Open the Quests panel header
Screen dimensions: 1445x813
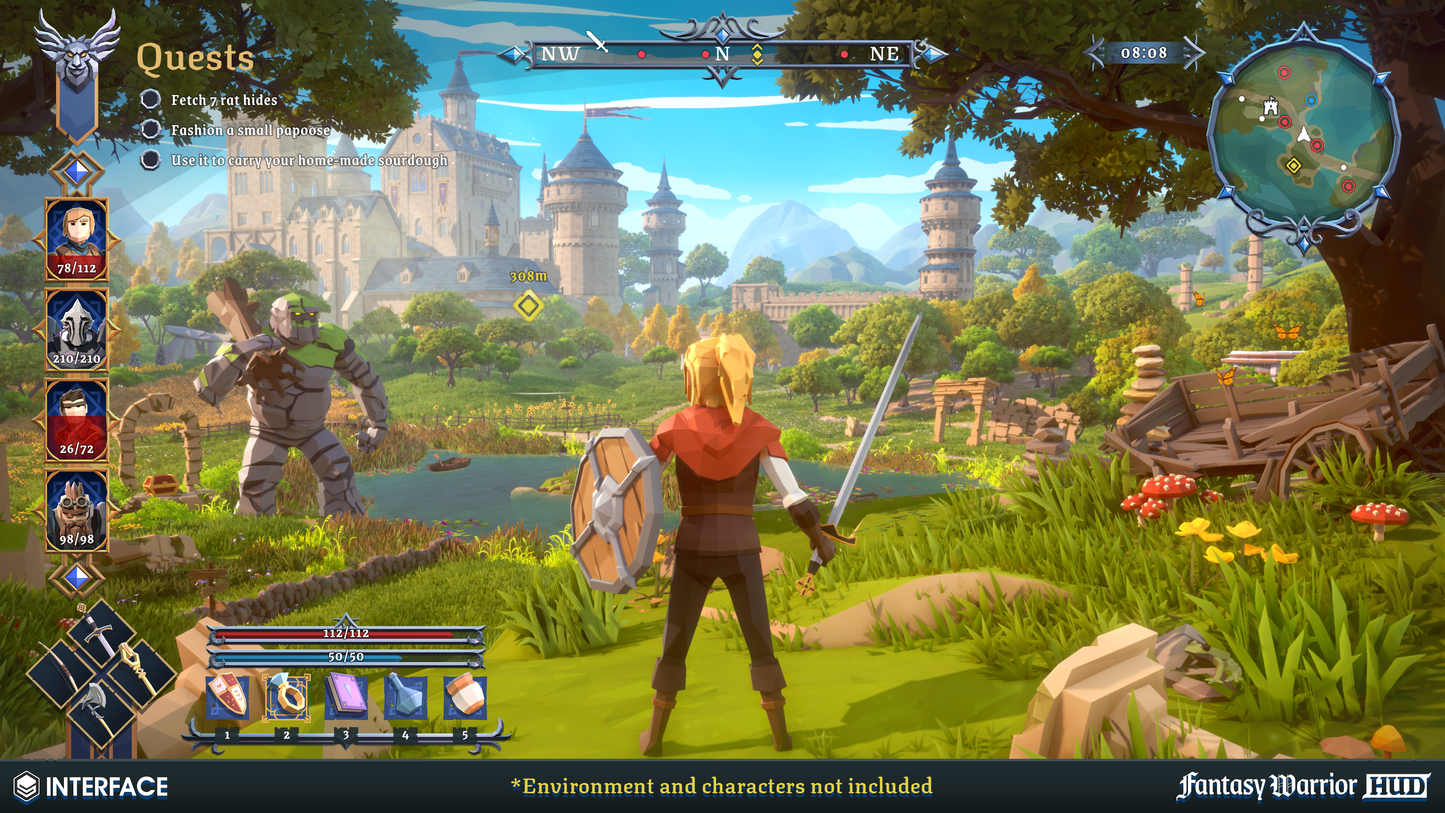(195, 59)
